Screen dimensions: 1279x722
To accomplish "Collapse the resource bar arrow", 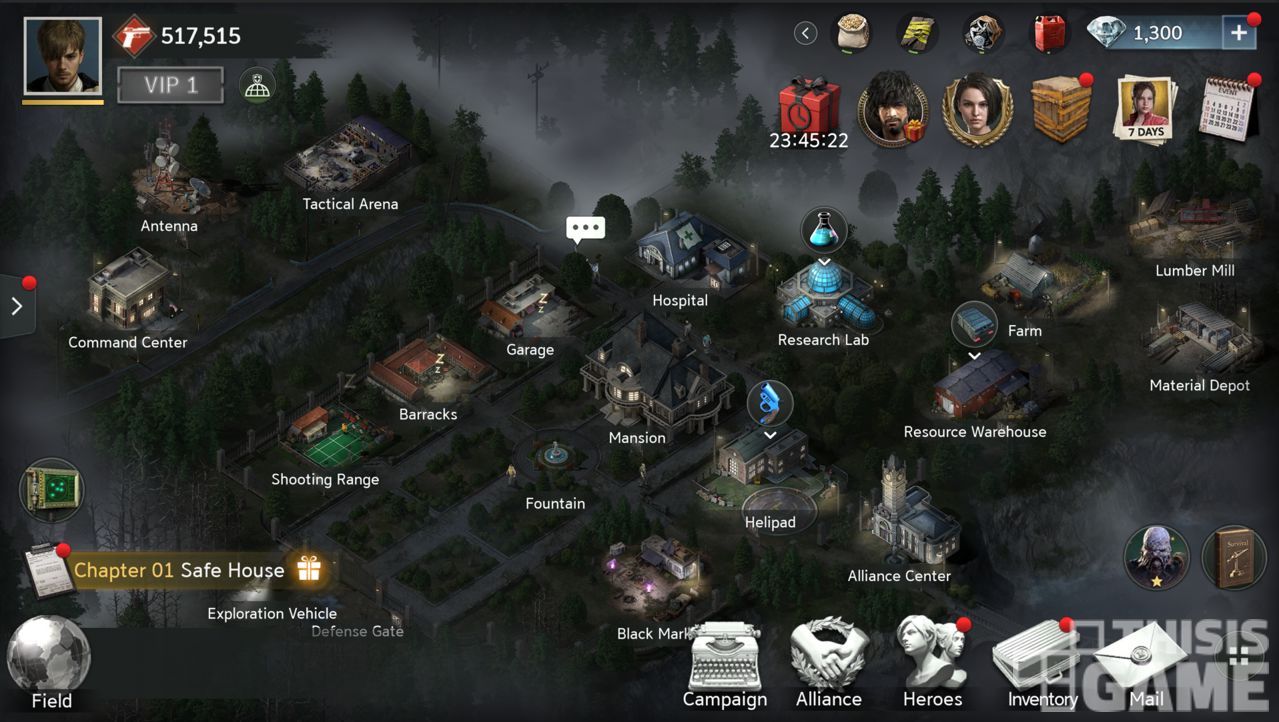I will [805, 33].
